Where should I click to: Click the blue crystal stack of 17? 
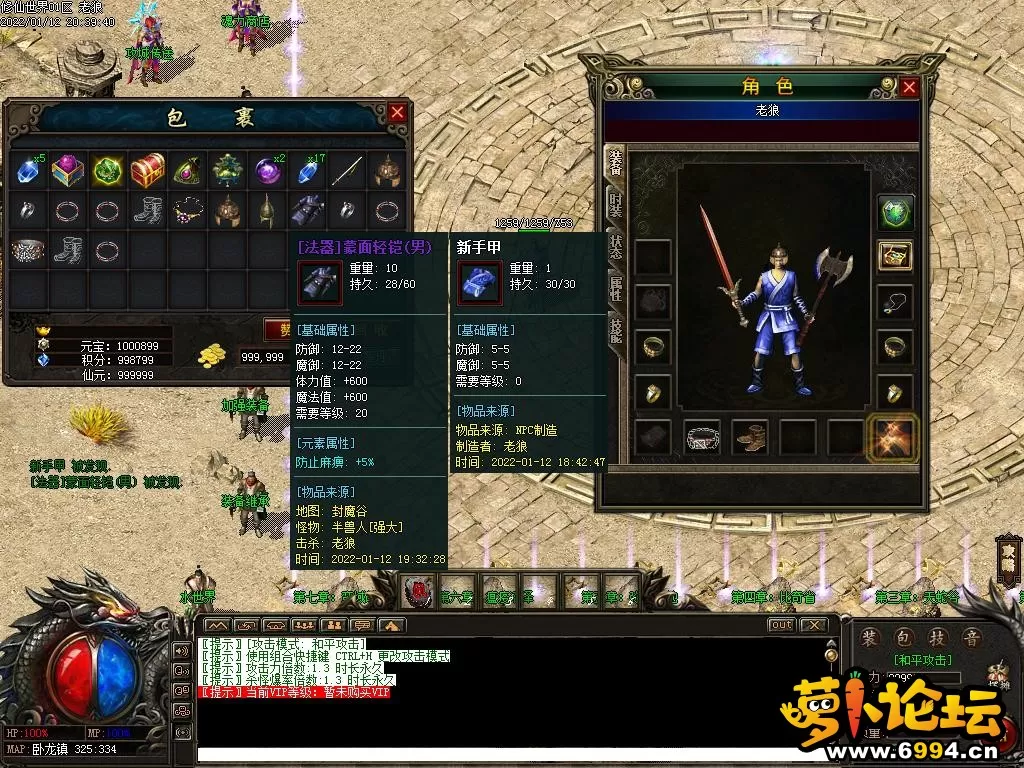307,169
